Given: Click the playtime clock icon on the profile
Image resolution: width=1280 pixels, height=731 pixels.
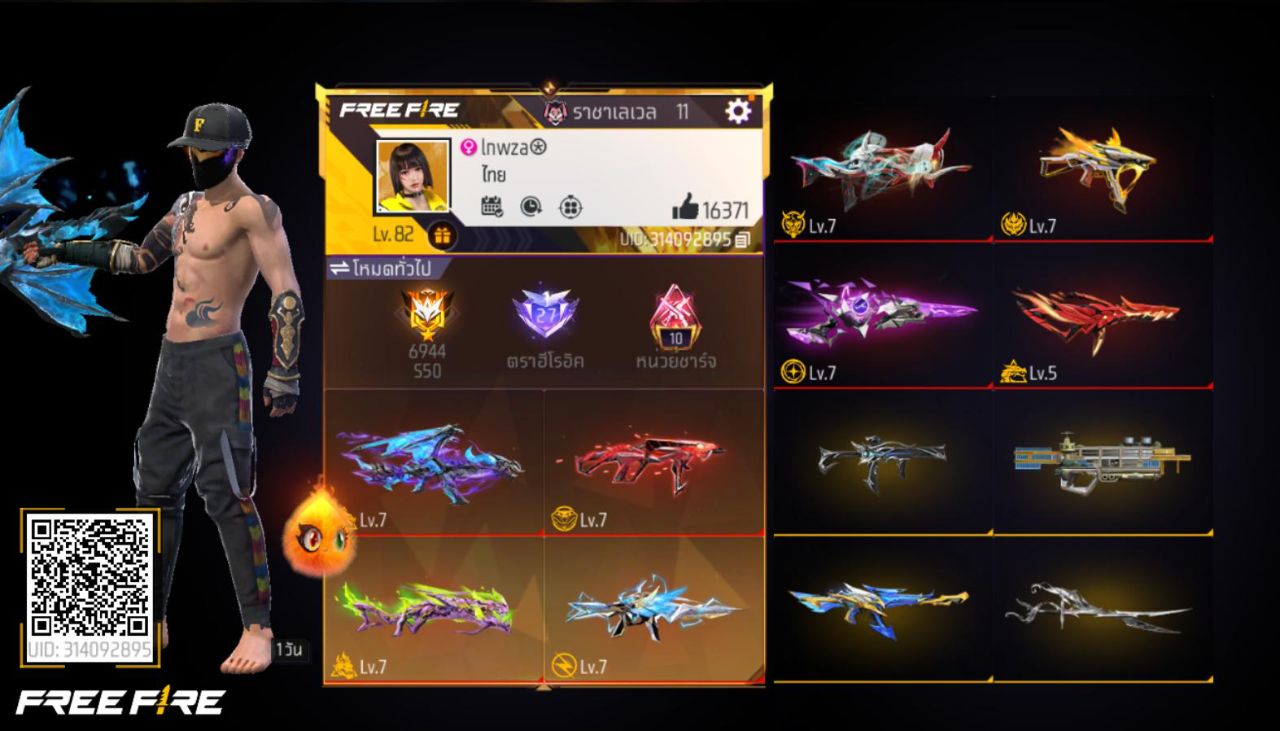Looking at the screenshot, I should pos(531,204).
